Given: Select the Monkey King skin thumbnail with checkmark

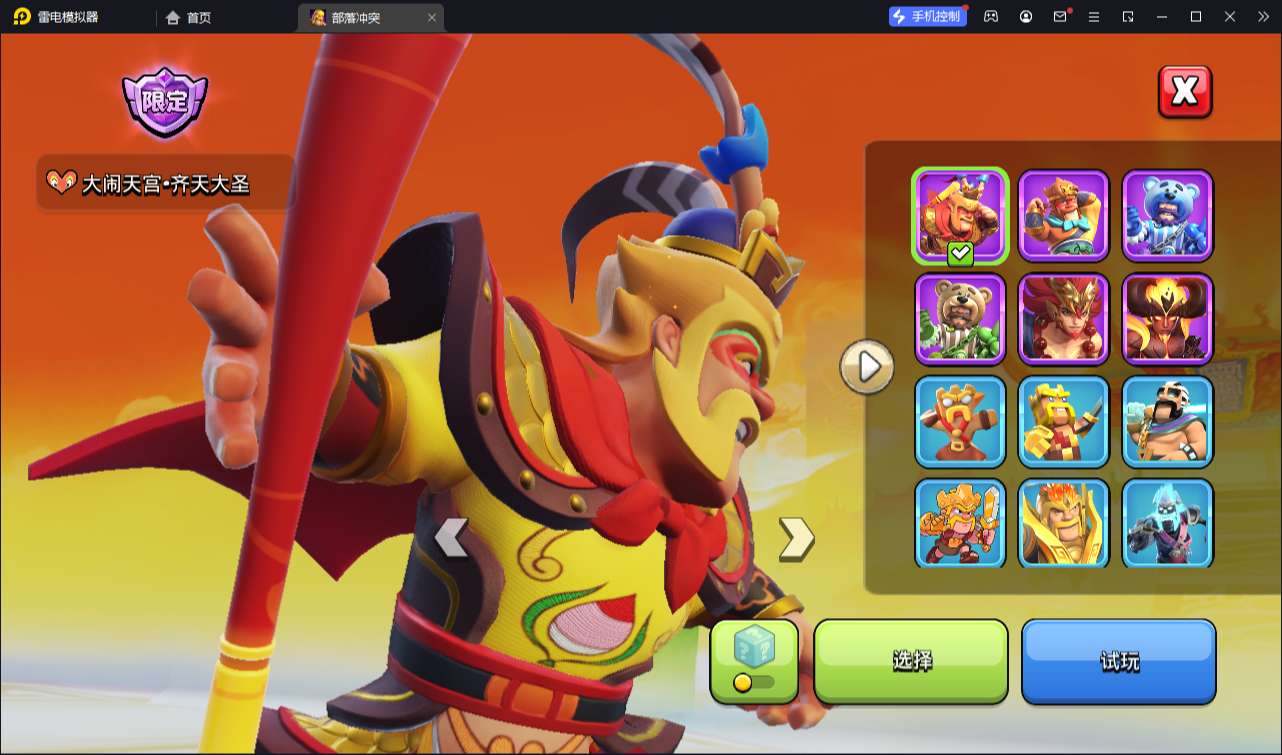Looking at the screenshot, I should click(x=960, y=216).
